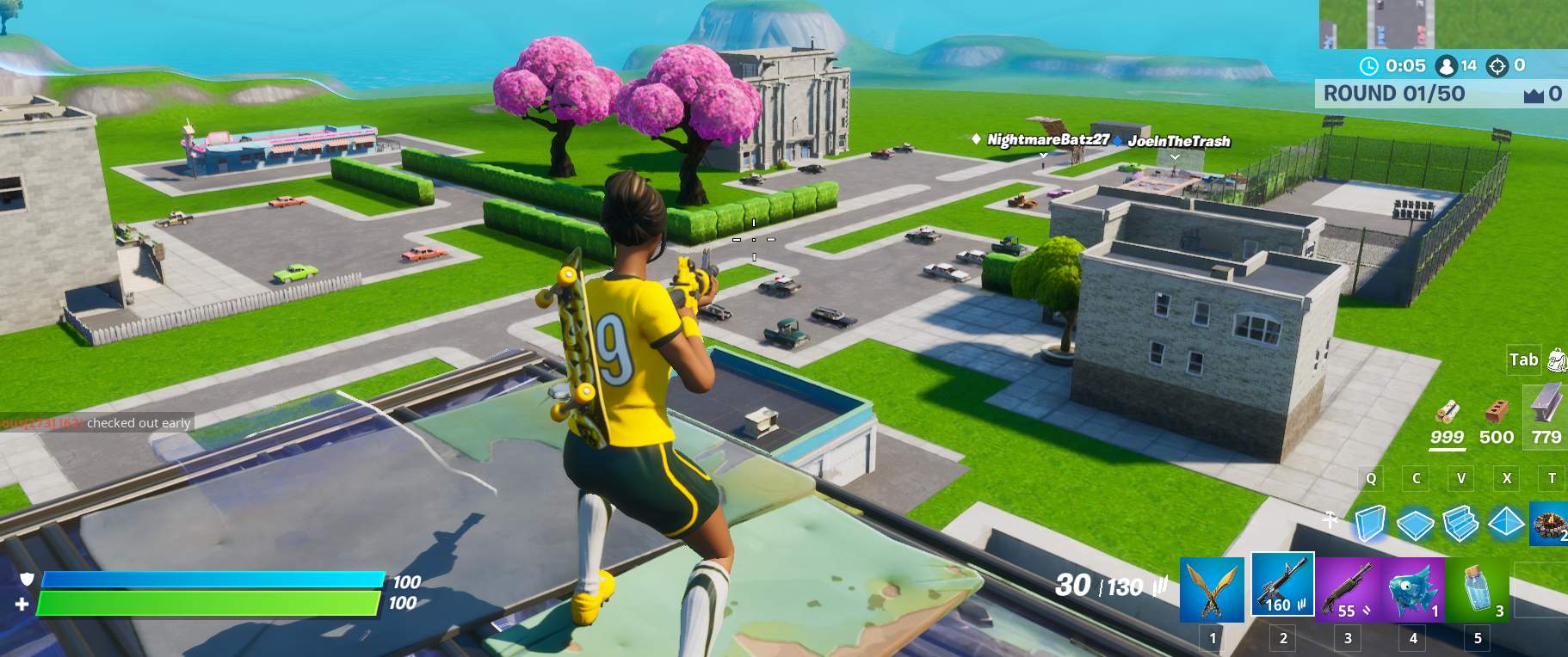Click the brick materials icon above 500
The height and width of the screenshot is (657, 1568).
[x=1495, y=411]
